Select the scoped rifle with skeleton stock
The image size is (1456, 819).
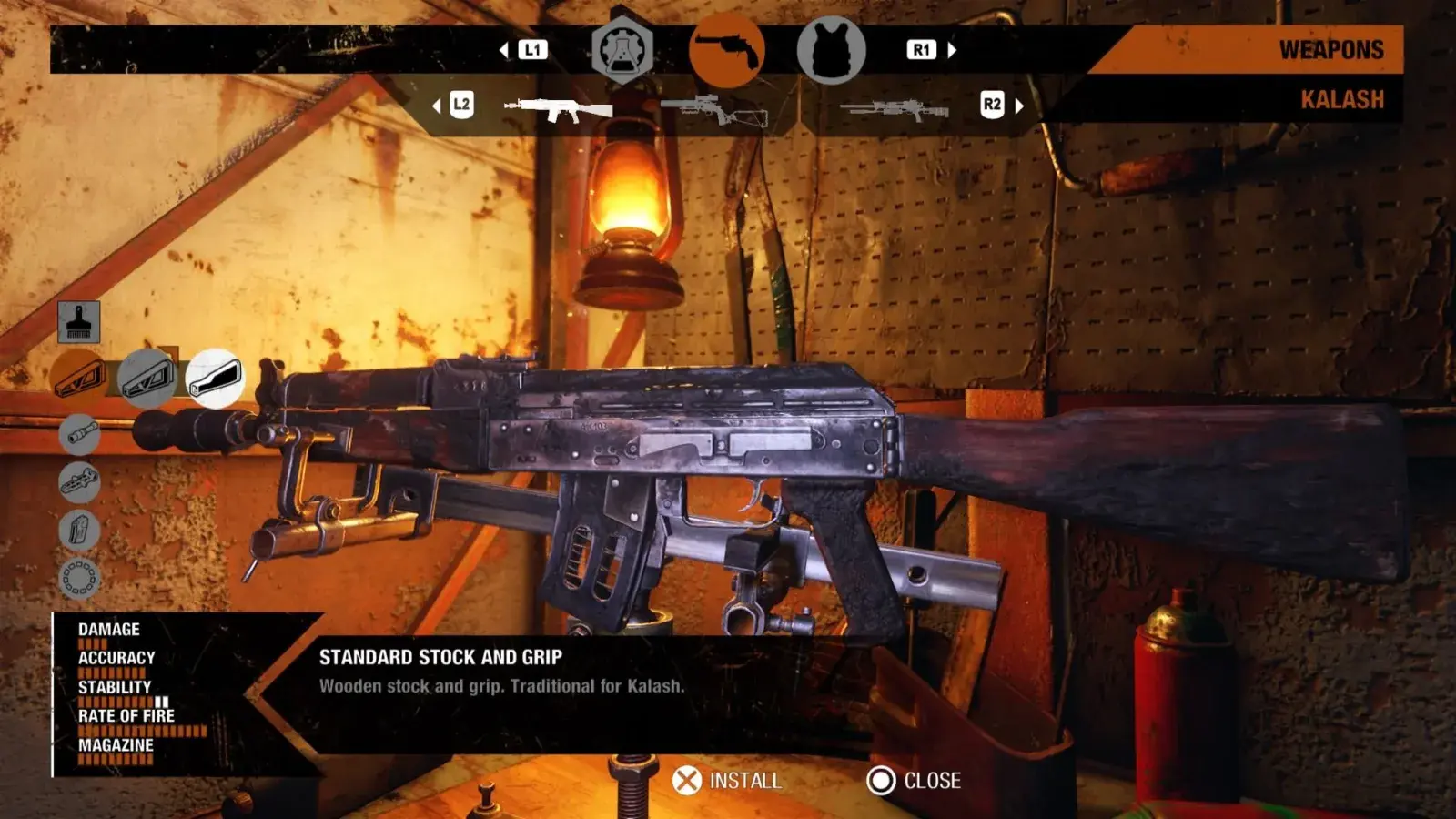pos(714,110)
